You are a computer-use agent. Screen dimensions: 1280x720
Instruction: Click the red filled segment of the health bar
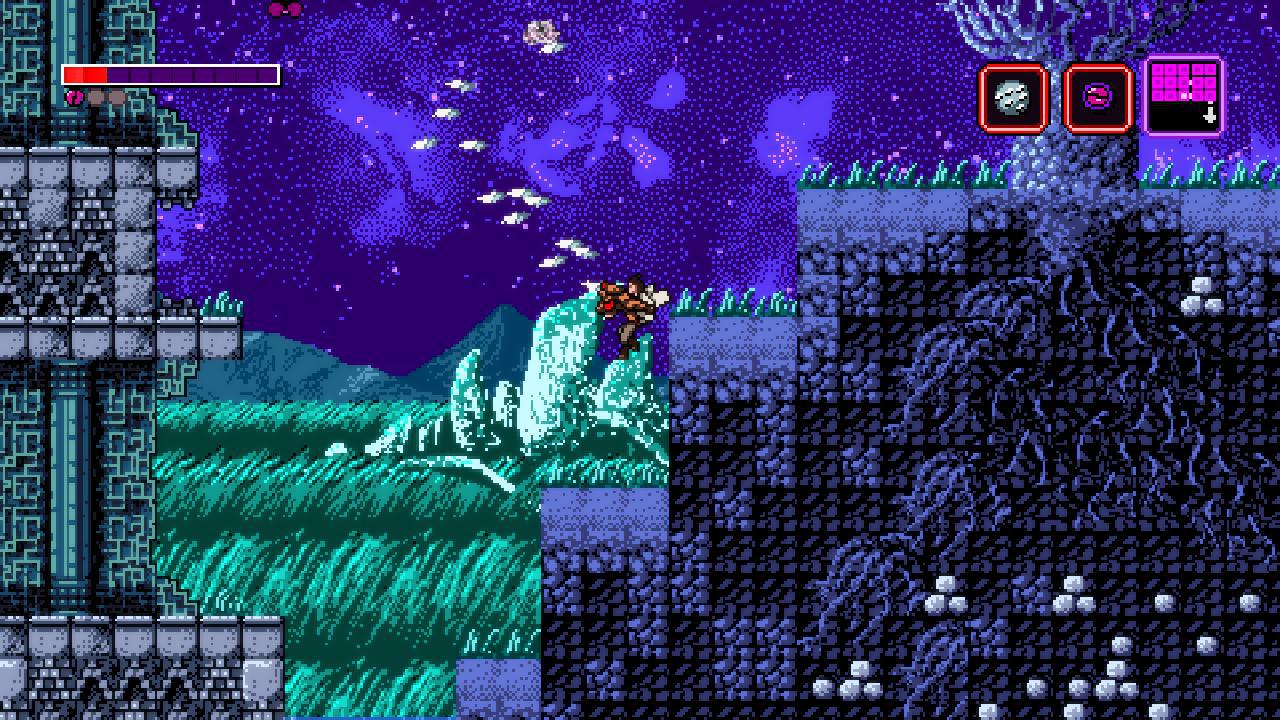click(x=85, y=75)
